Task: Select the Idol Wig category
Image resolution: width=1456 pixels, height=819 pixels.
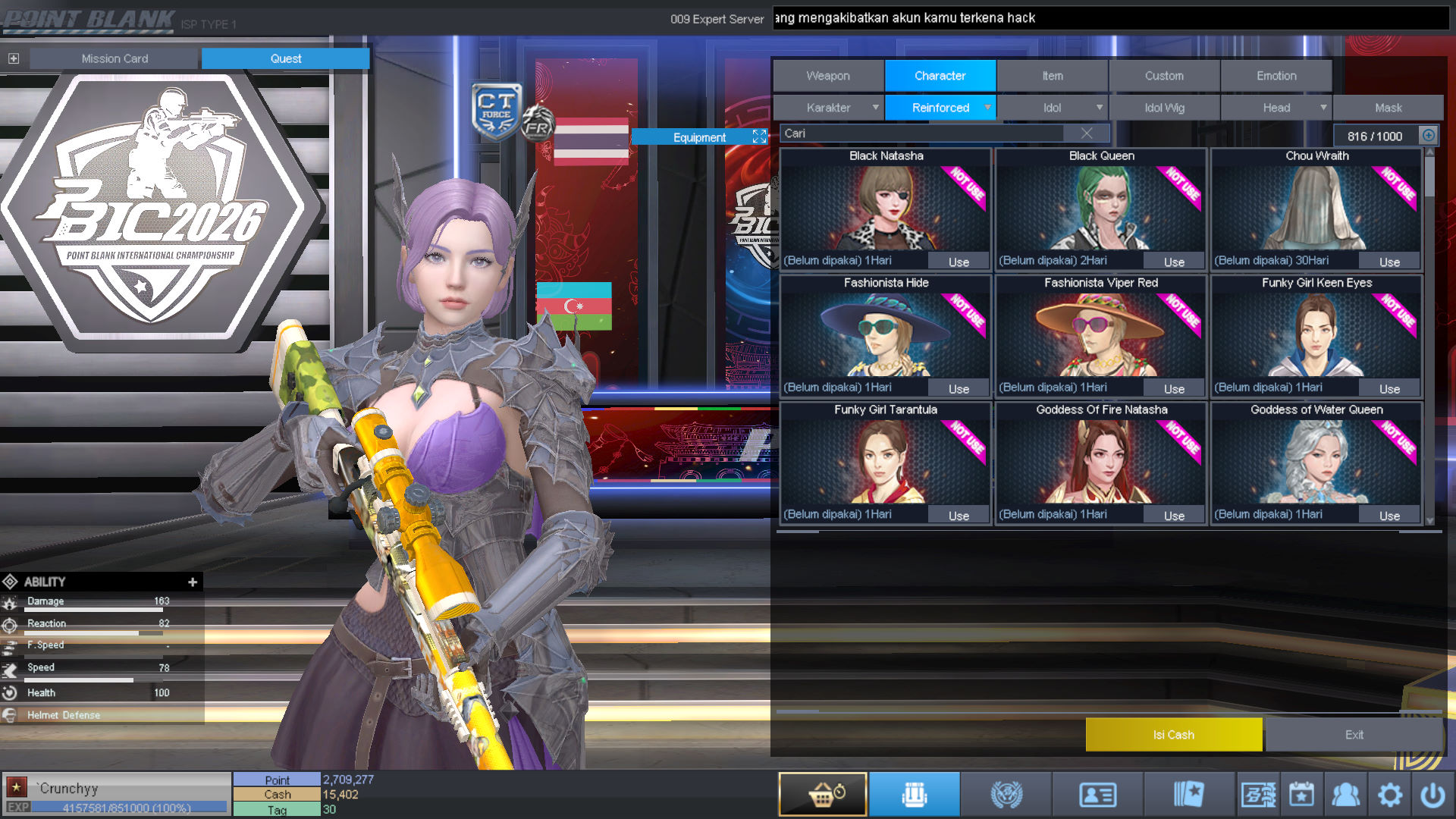Action: 1164,108
